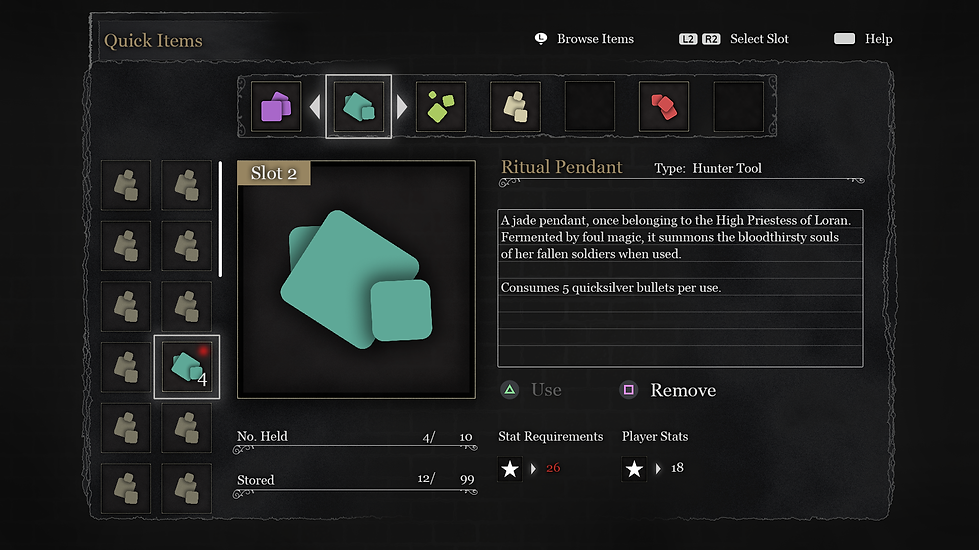Choose the beige item quick slot

[x=515, y=107]
